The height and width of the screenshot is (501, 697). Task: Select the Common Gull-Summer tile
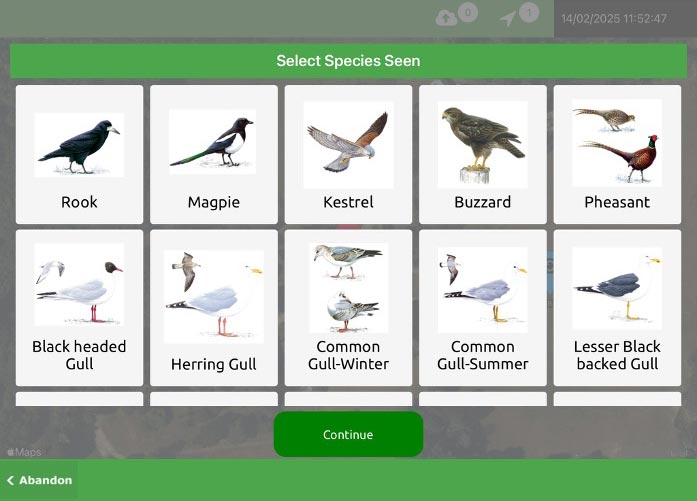(482, 308)
